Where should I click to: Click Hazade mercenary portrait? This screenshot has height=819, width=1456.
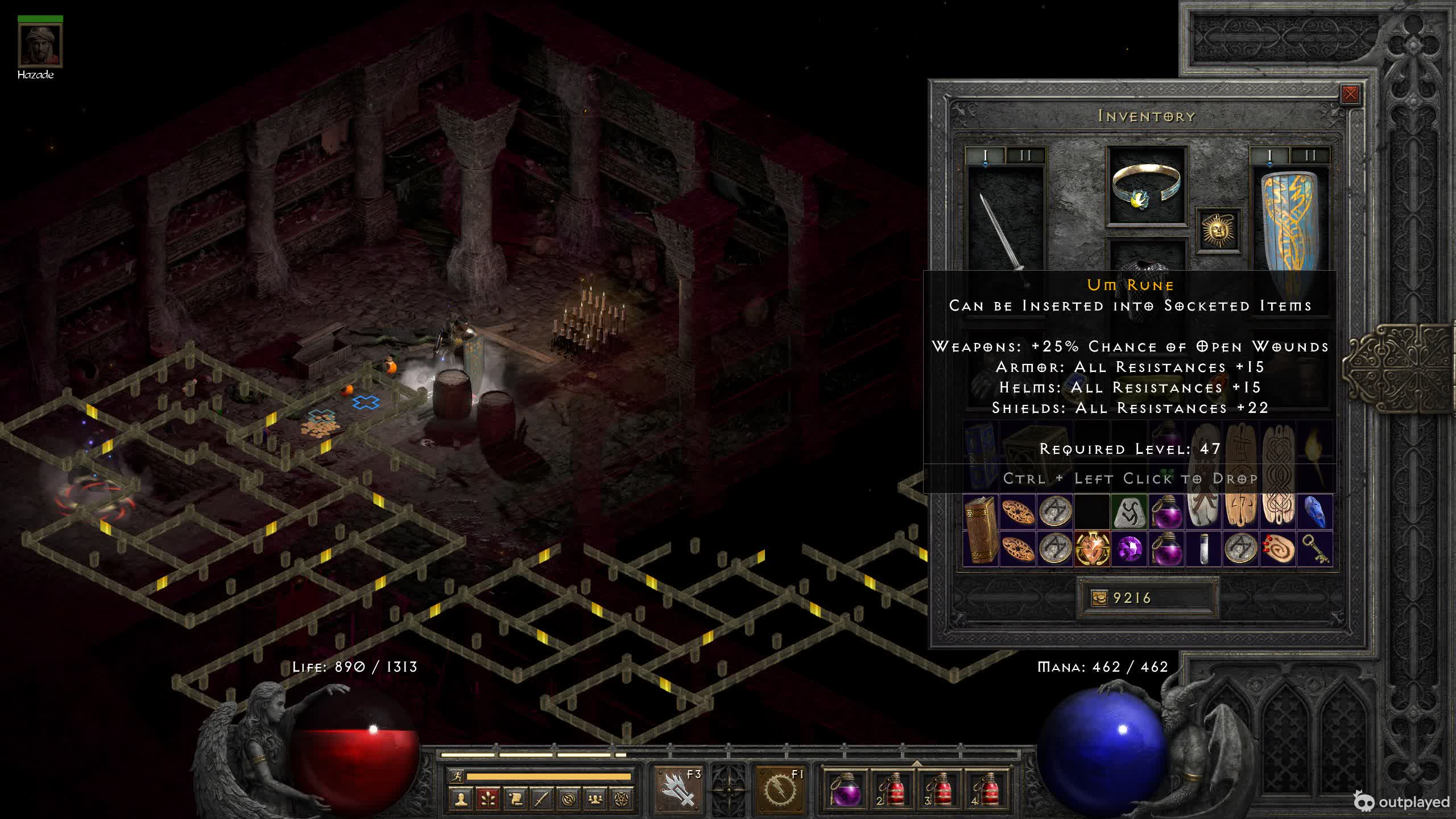tap(40, 45)
